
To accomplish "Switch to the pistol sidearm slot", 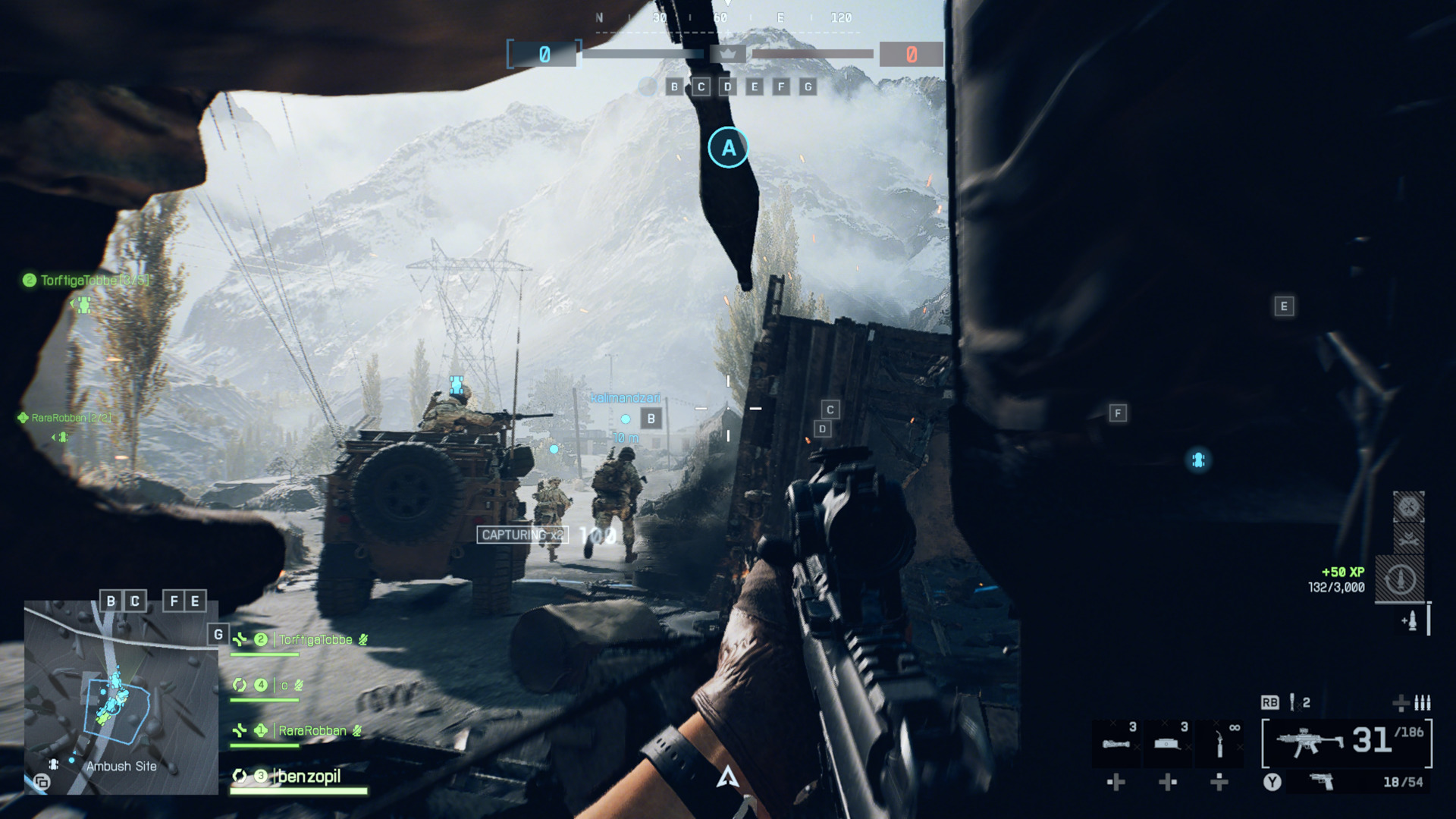I will point(1322,782).
